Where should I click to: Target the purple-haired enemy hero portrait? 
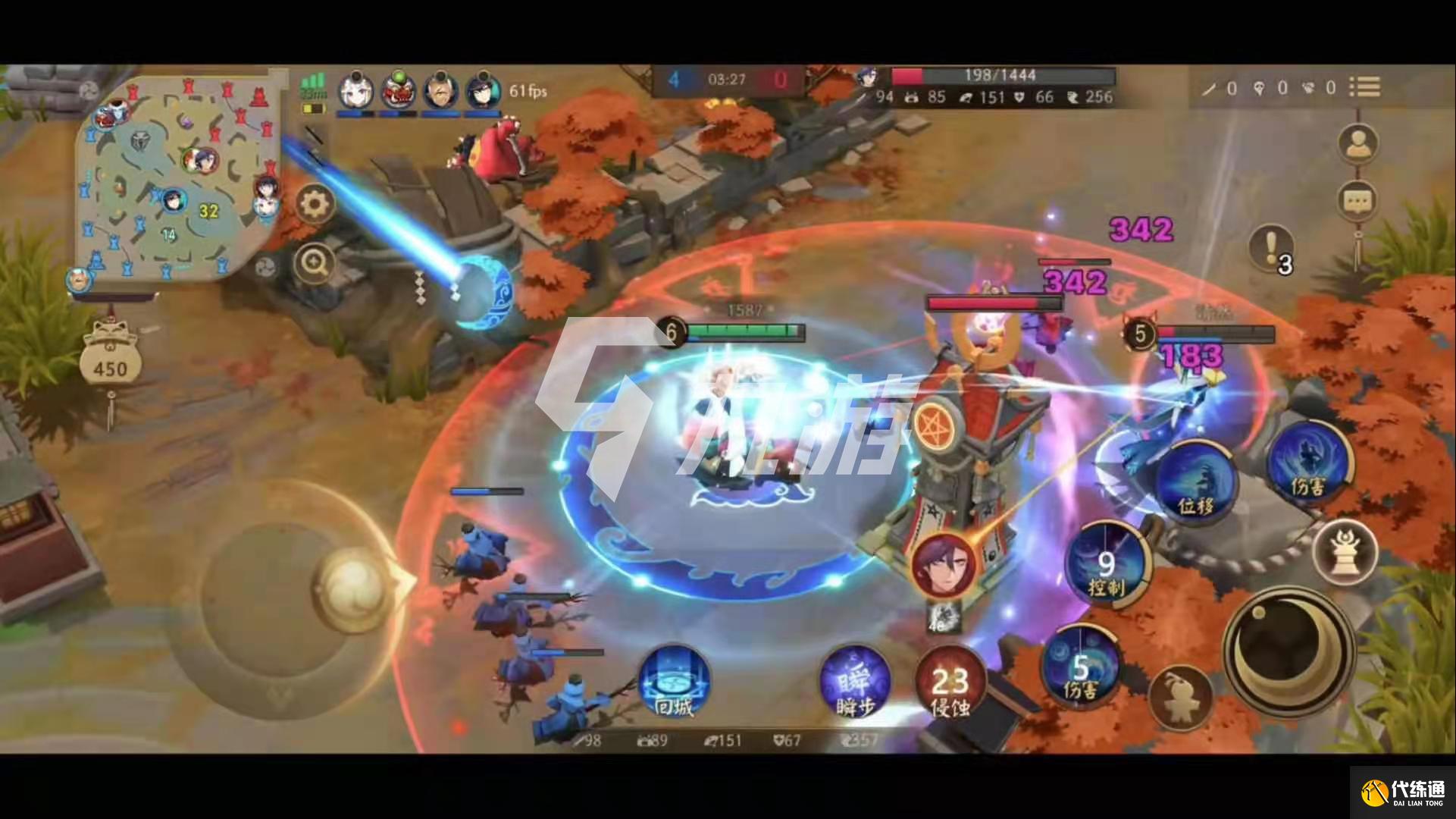tap(944, 565)
